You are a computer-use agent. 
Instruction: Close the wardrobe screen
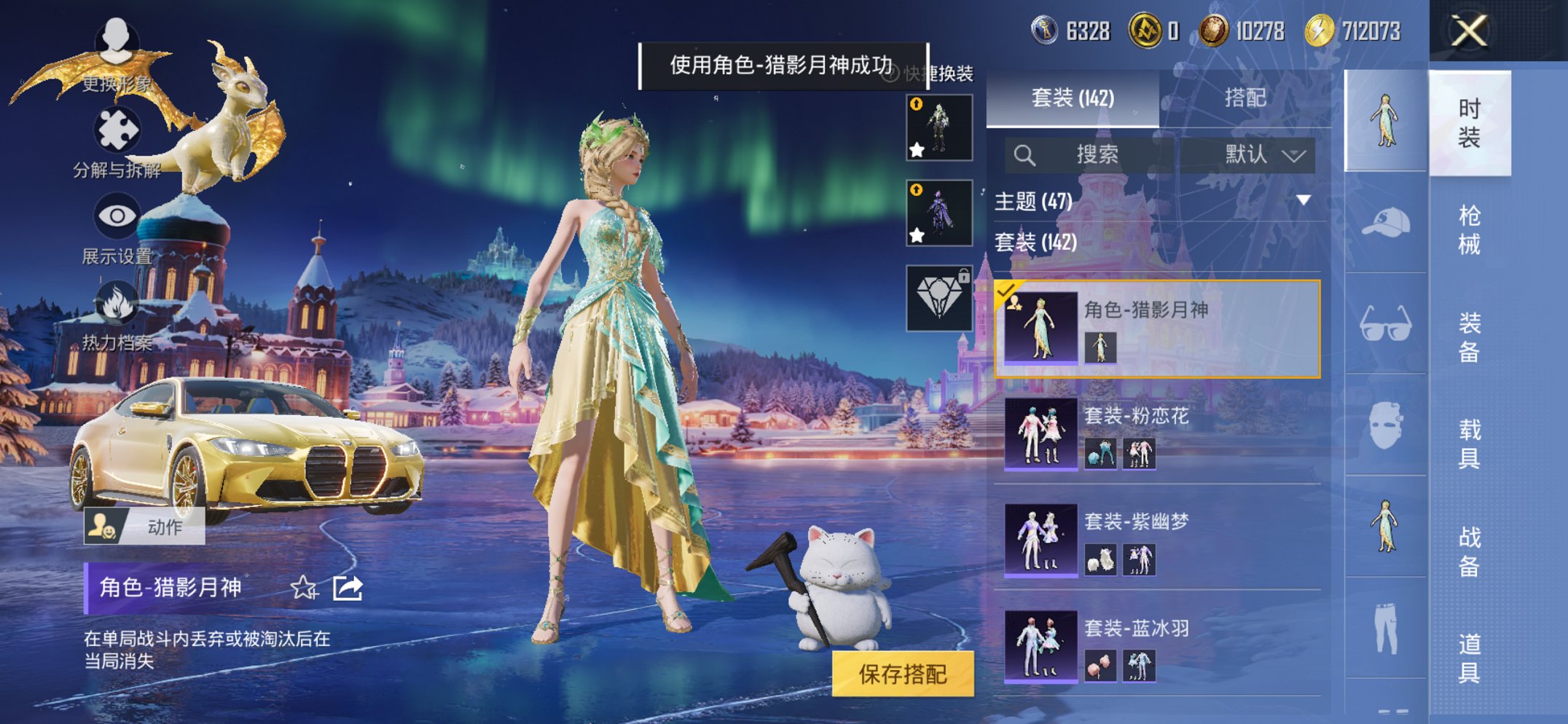click(x=1468, y=31)
